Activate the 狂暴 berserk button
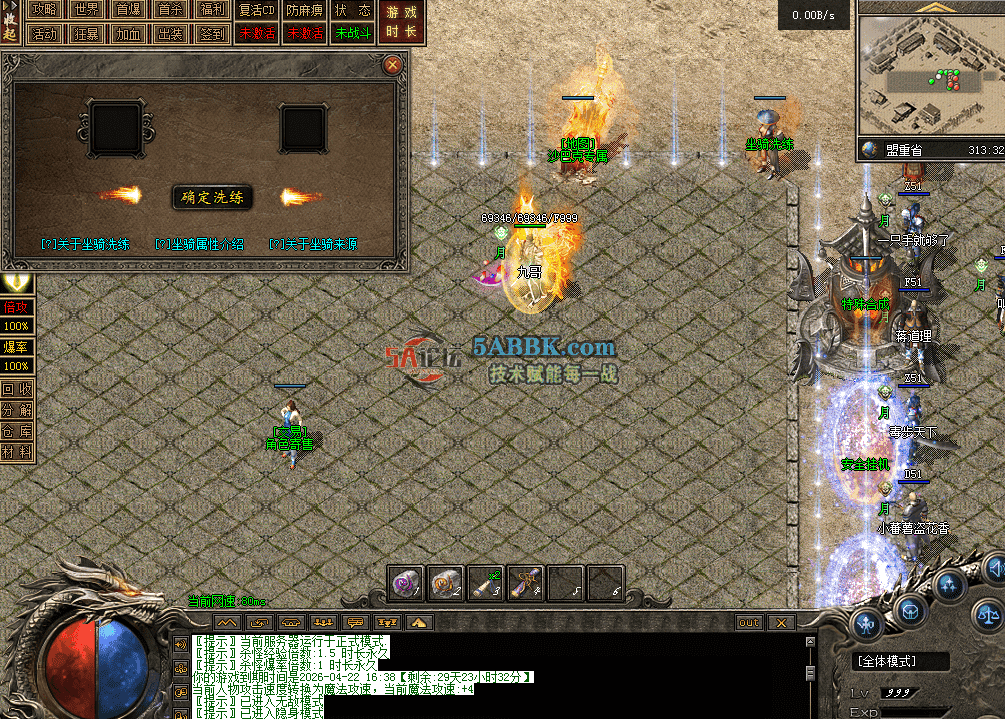1005x719 pixels. coord(86,33)
